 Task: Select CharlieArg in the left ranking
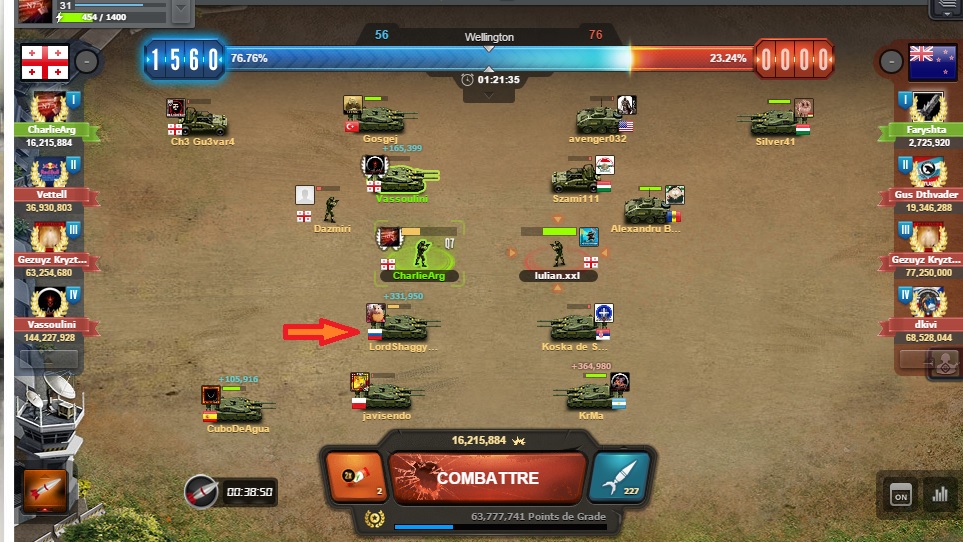click(49, 118)
